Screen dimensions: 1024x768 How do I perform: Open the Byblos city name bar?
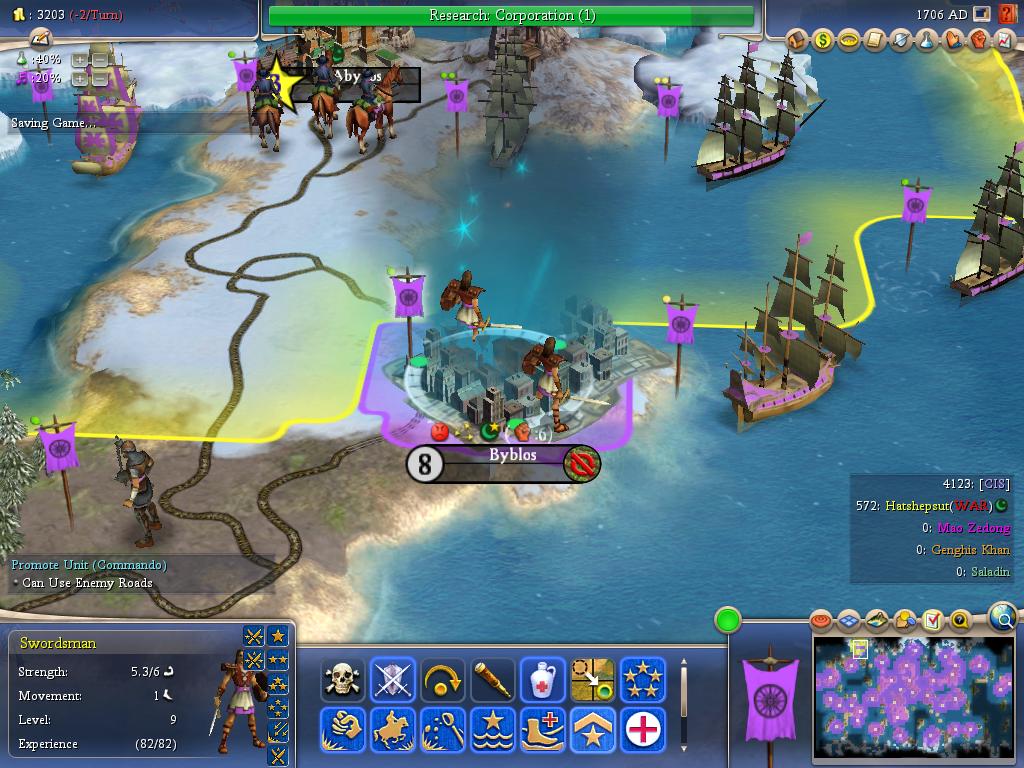(512, 456)
